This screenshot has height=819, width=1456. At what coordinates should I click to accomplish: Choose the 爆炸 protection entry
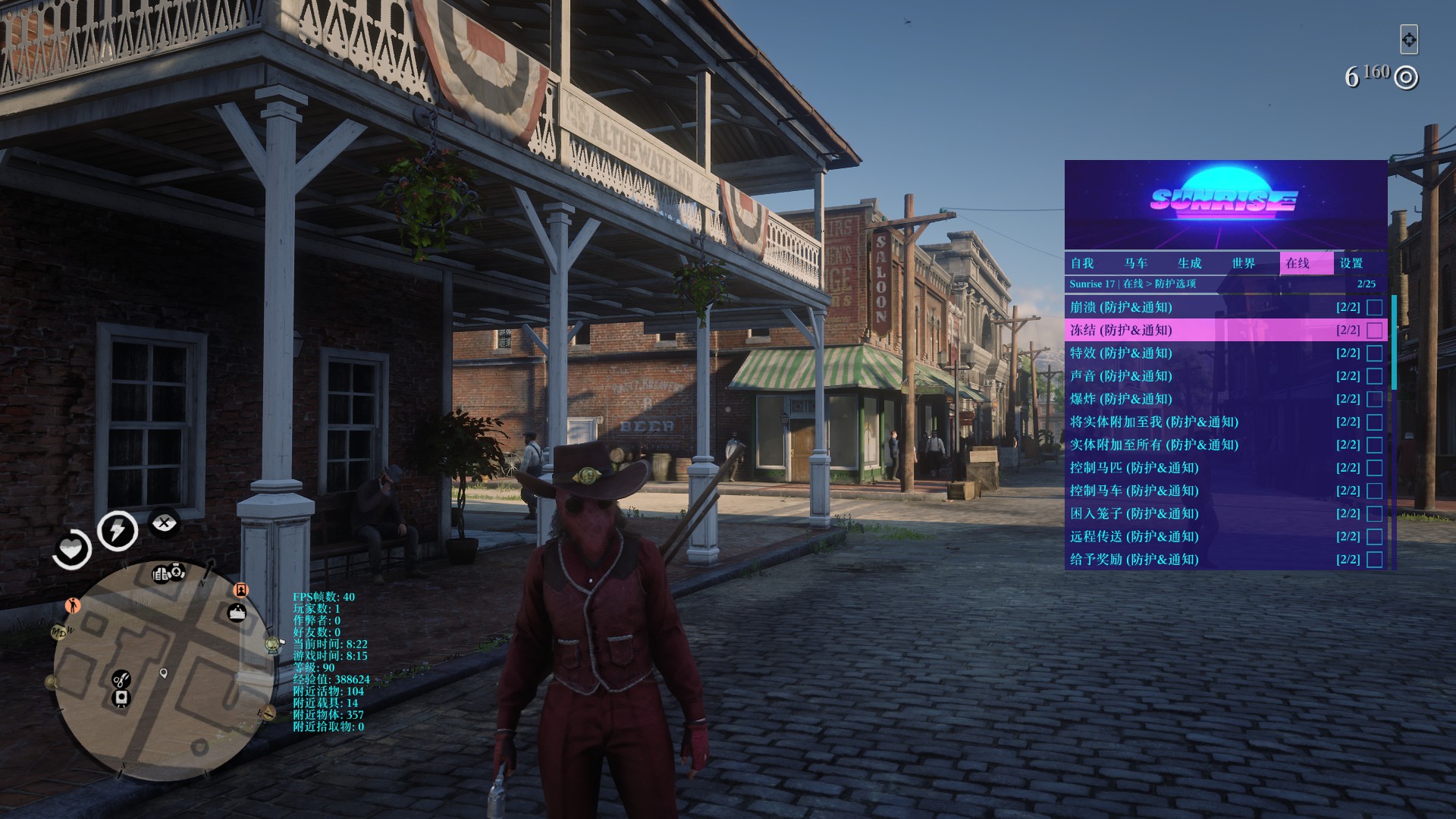click(x=1213, y=399)
